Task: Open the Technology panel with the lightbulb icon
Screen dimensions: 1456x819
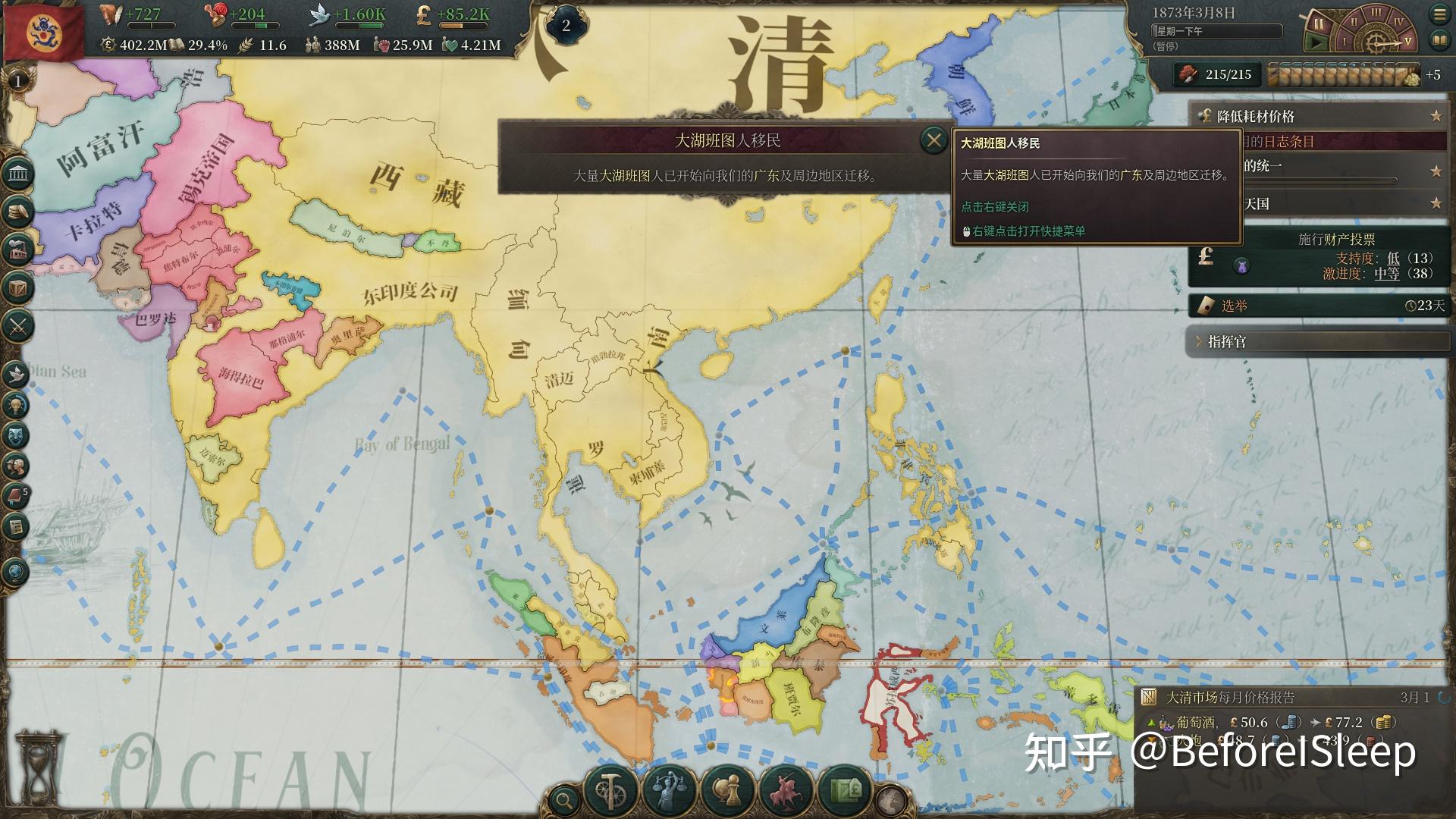Action: tap(15, 405)
